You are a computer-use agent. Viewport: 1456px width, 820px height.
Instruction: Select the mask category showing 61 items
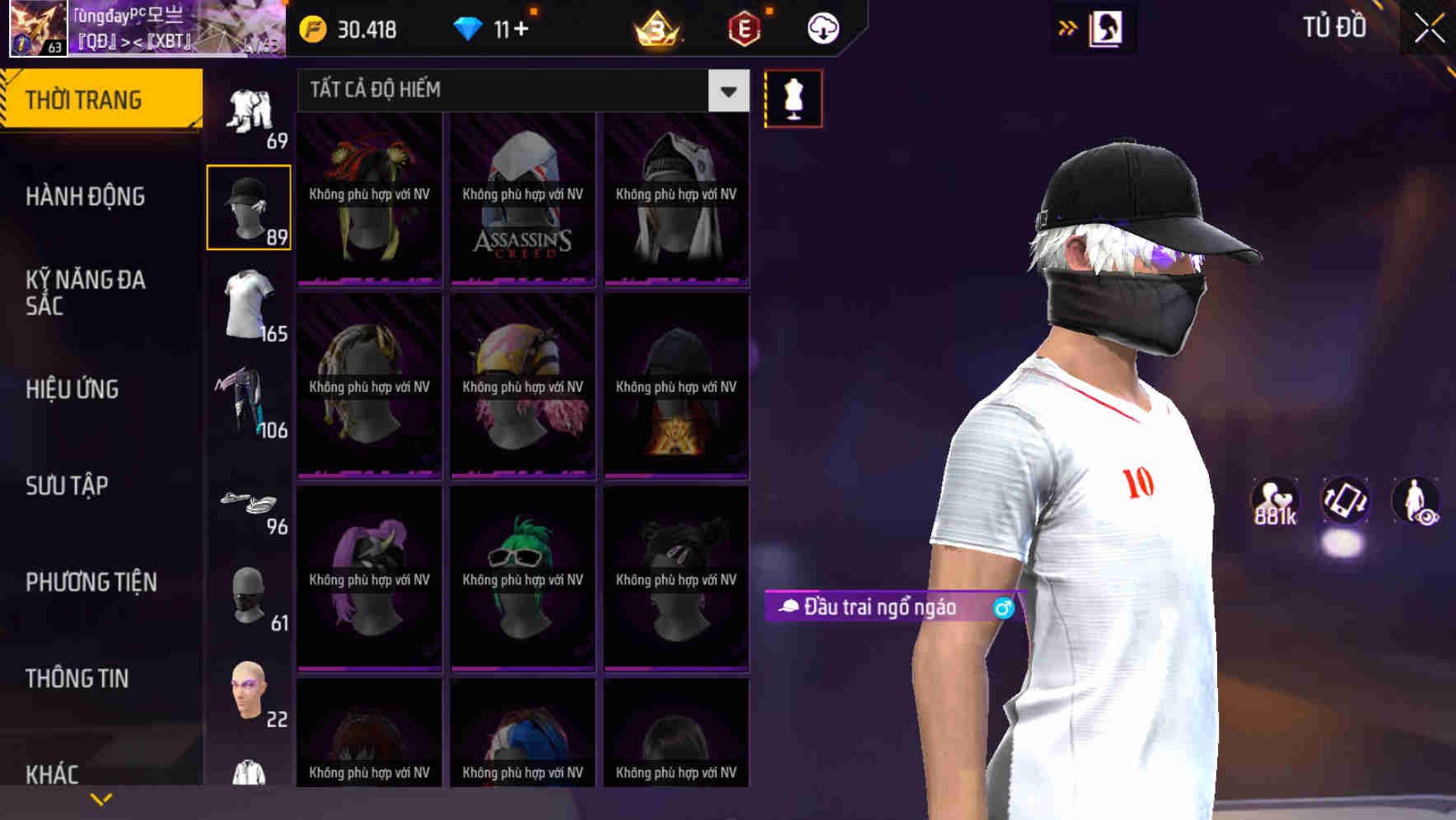pos(248,597)
